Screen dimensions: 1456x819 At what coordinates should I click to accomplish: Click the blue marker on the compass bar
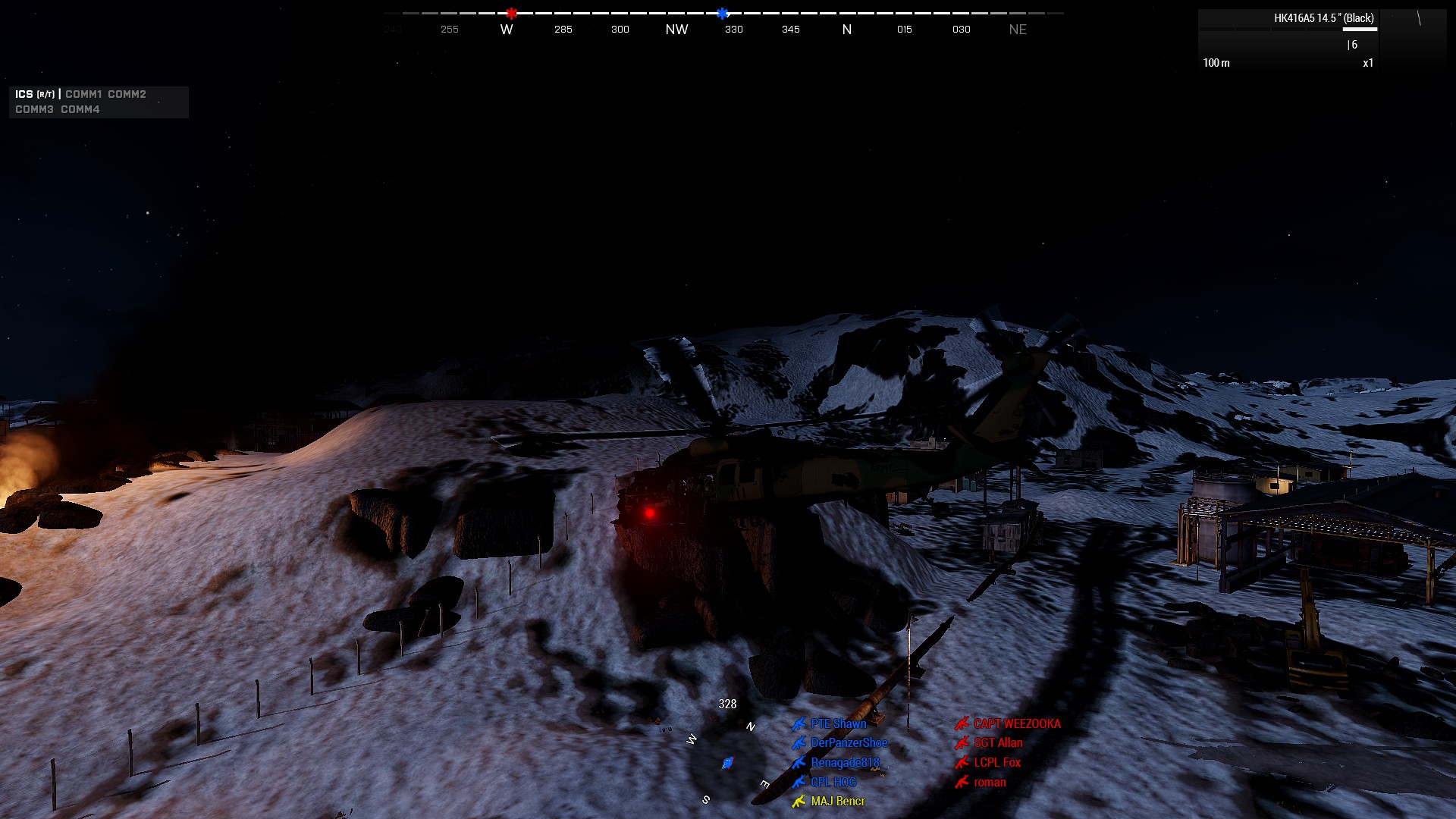pos(722,13)
